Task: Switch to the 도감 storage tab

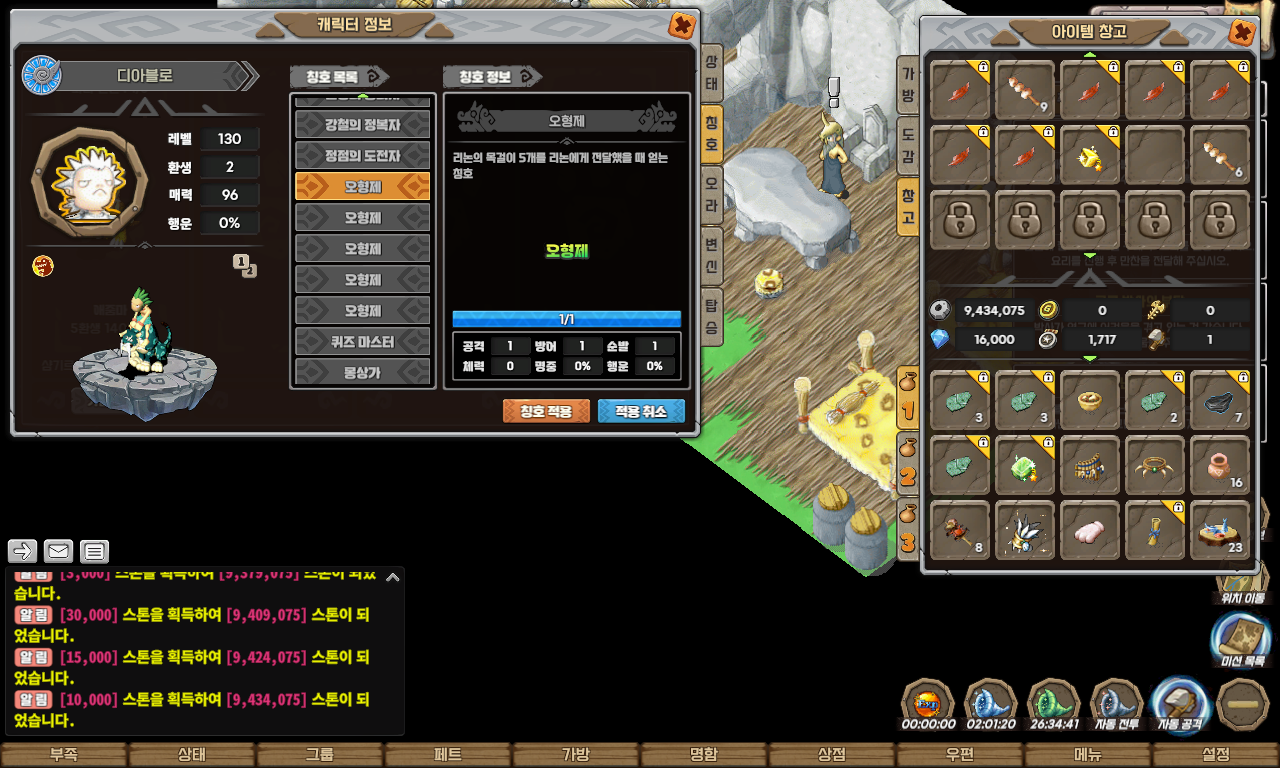Action: [x=908, y=146]
